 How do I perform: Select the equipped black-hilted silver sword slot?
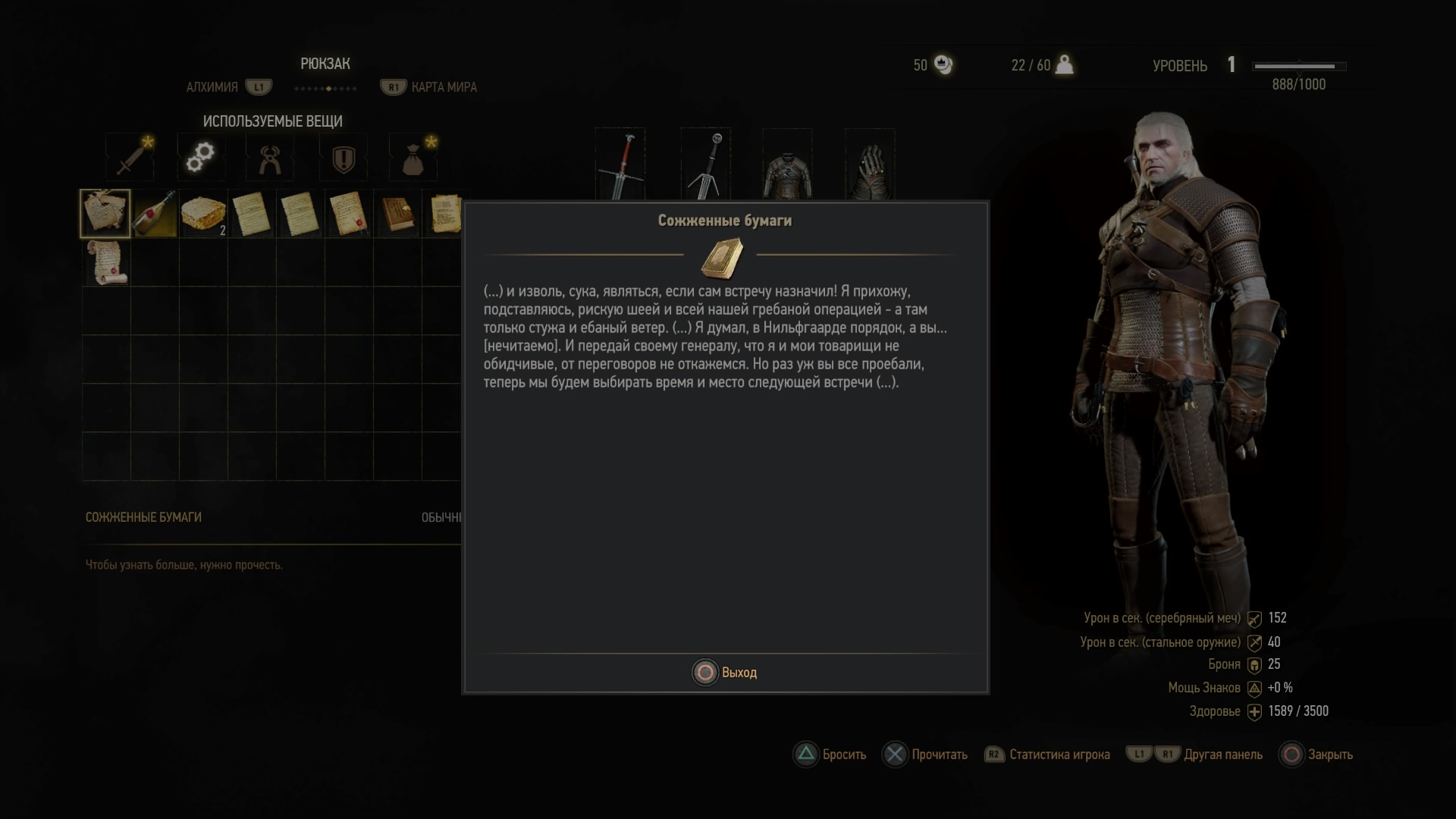[706, 165]
